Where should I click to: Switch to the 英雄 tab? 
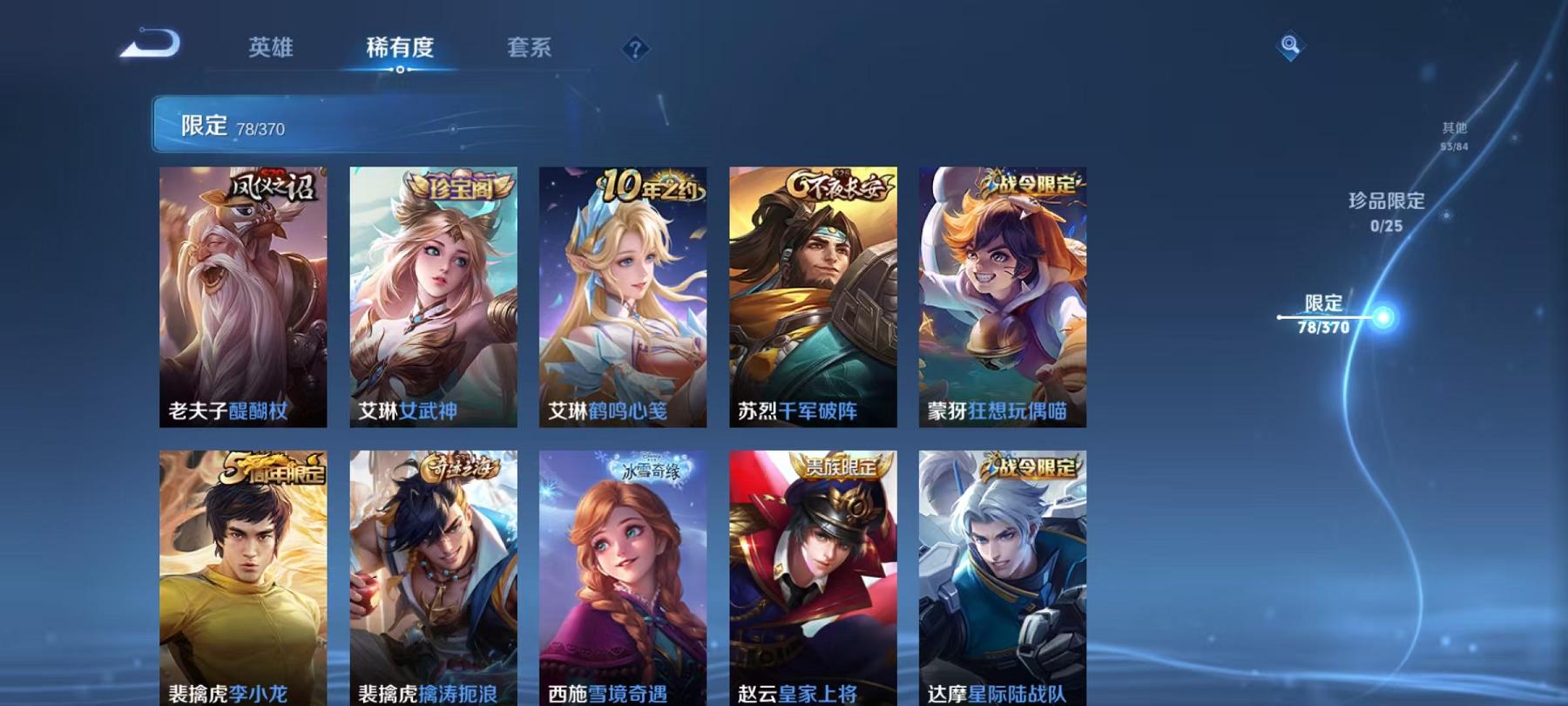point(270,50)
